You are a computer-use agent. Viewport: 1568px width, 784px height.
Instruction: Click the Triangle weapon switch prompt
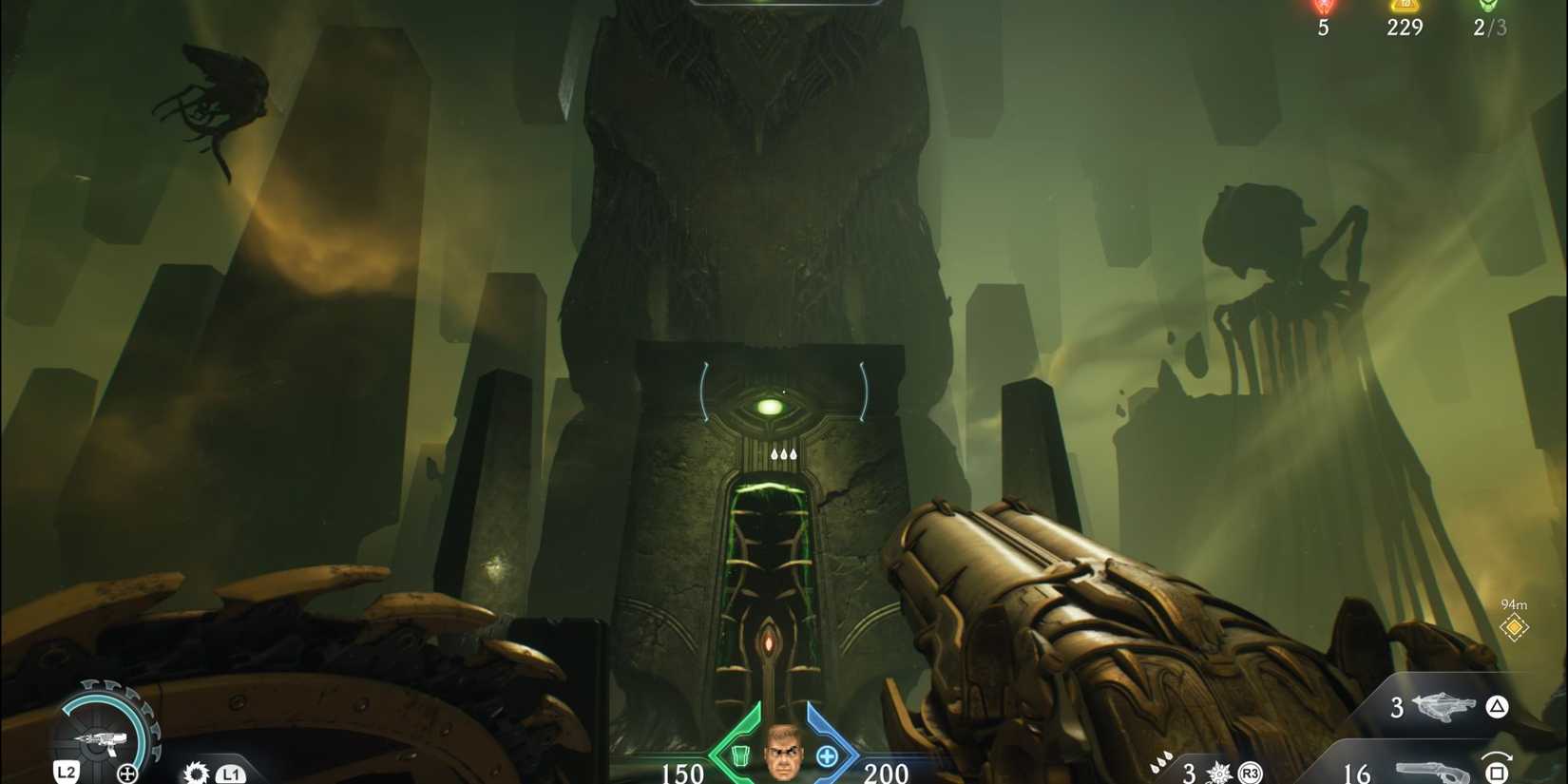coord(1498,707)
